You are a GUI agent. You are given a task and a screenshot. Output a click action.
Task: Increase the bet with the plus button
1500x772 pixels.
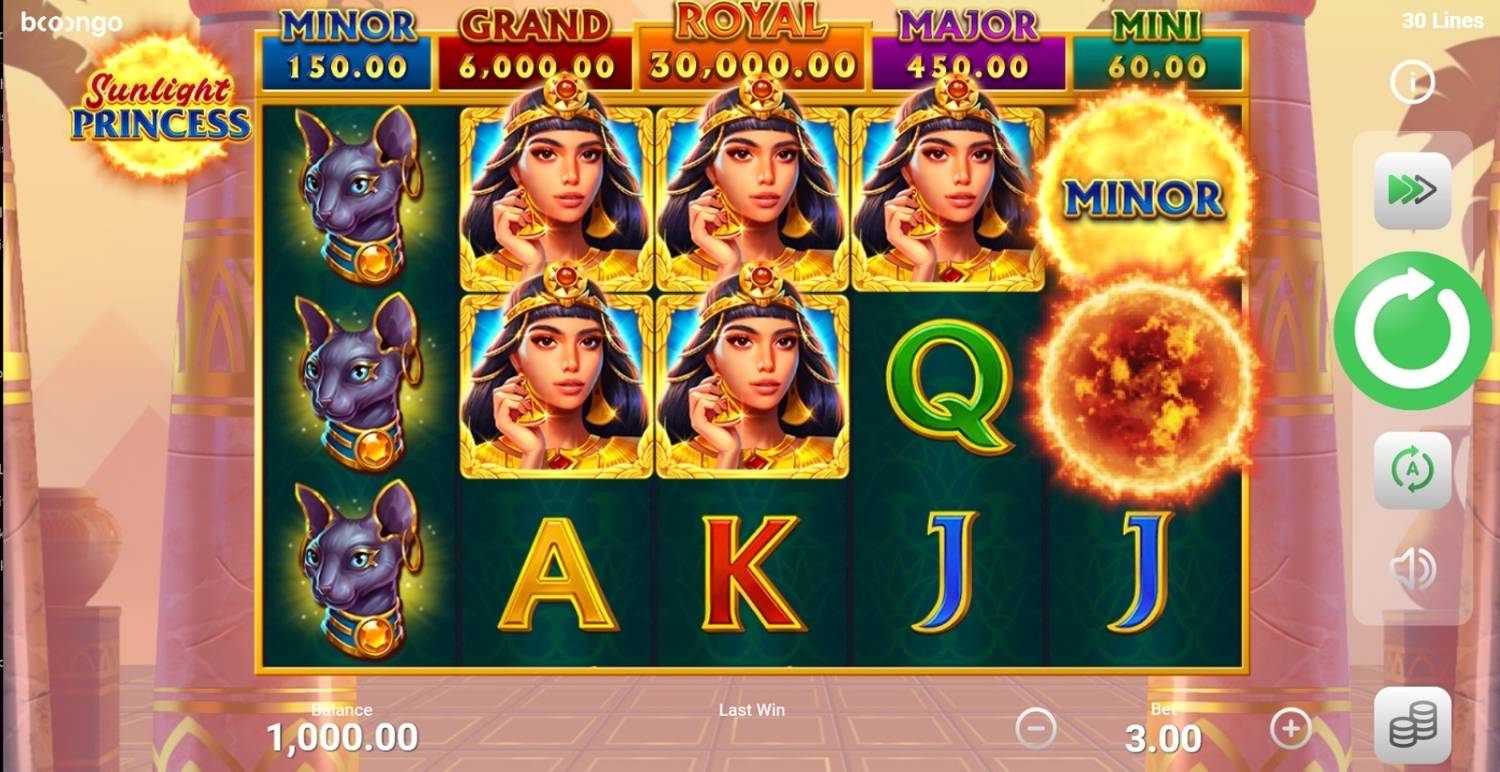[1290, 728]
